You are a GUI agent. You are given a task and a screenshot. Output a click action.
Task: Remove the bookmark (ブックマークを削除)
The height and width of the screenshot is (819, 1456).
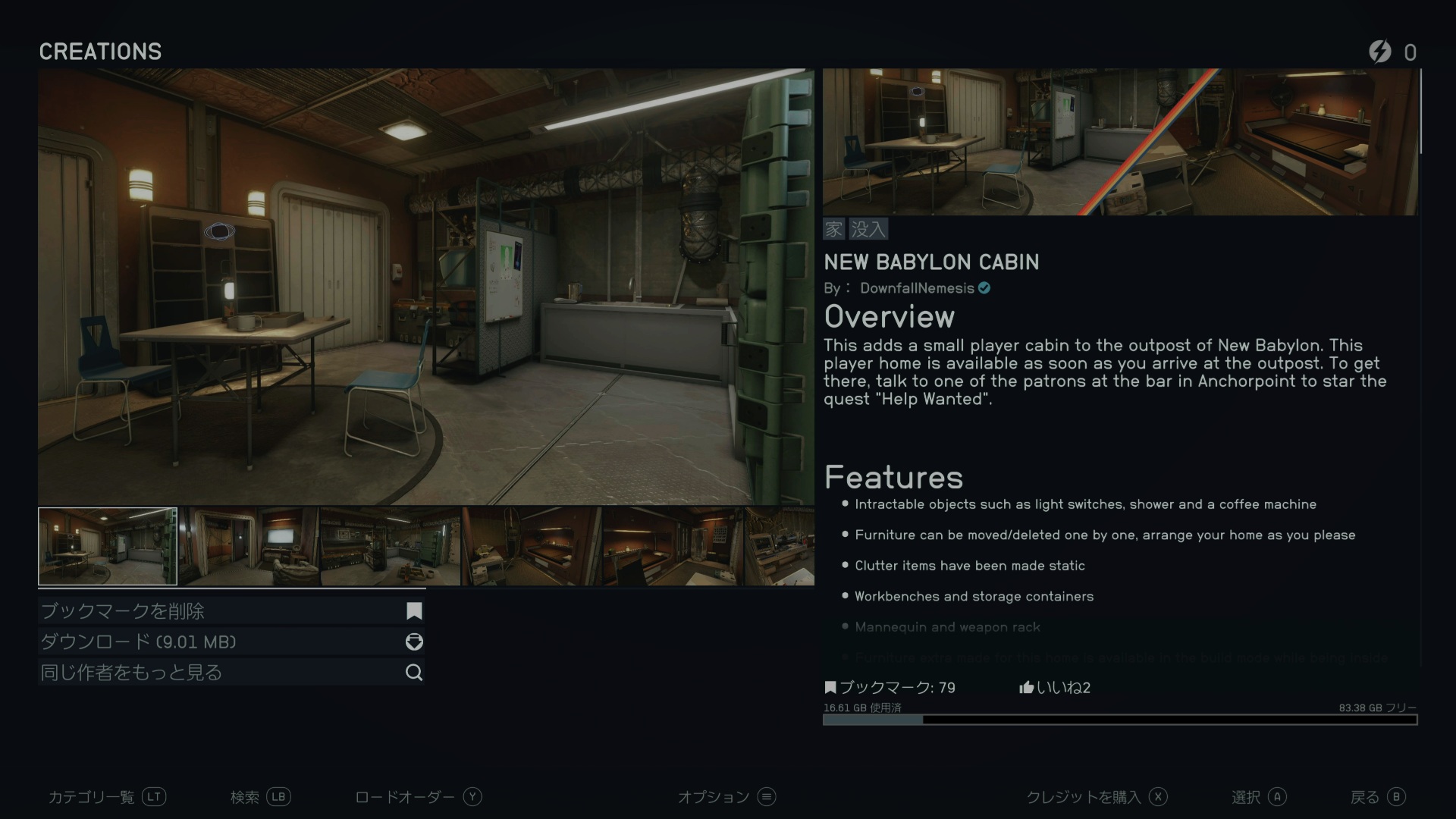tap(231, 611)
